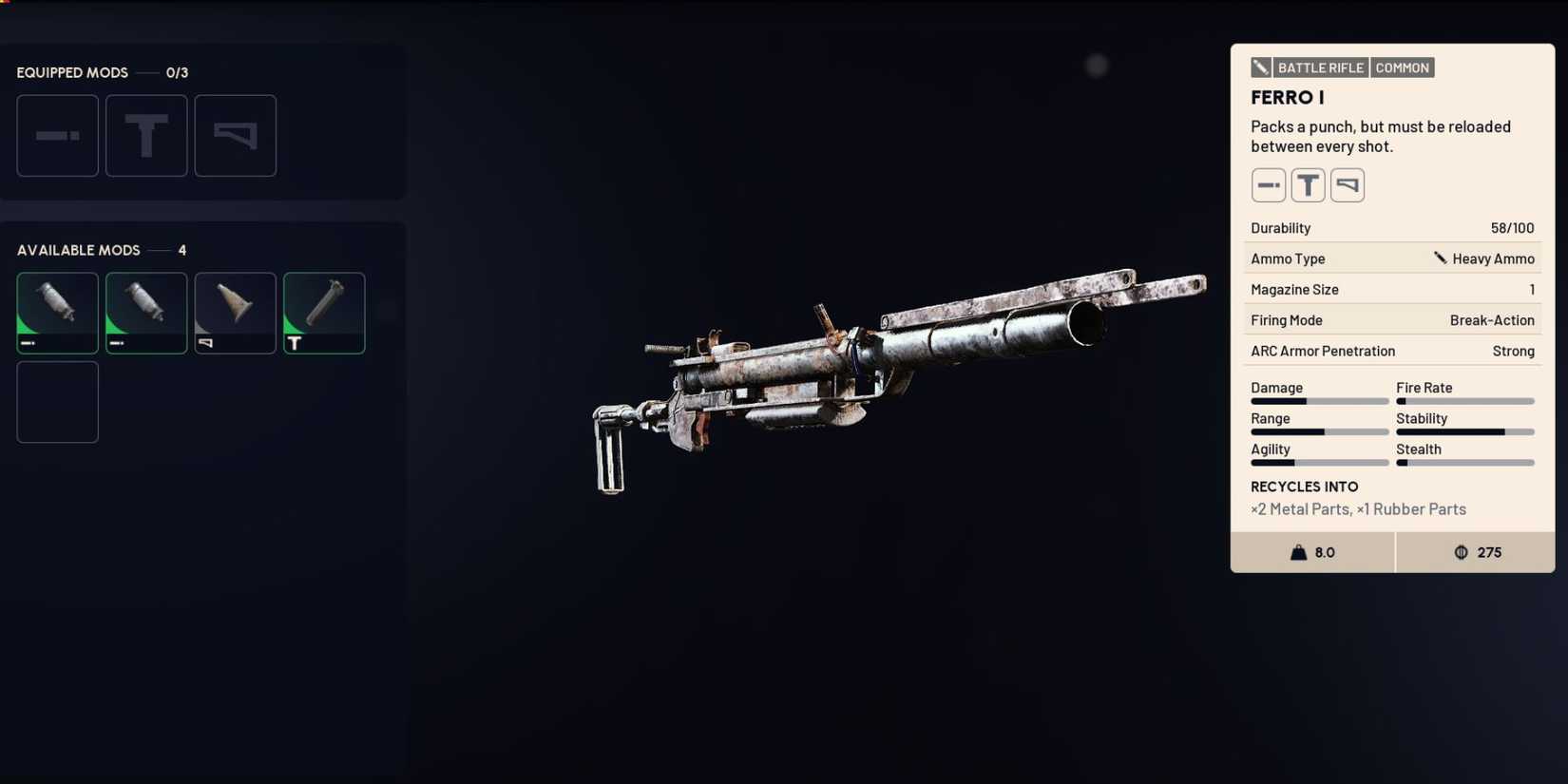Select the empty sight mod slot

[146, 135]
